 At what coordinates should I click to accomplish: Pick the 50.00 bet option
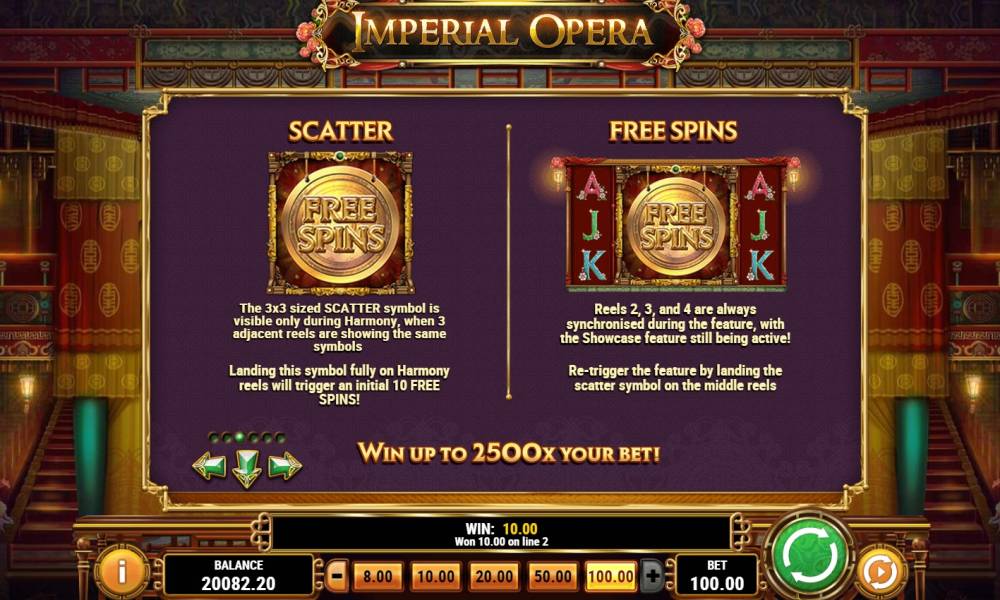pos(552,576)
